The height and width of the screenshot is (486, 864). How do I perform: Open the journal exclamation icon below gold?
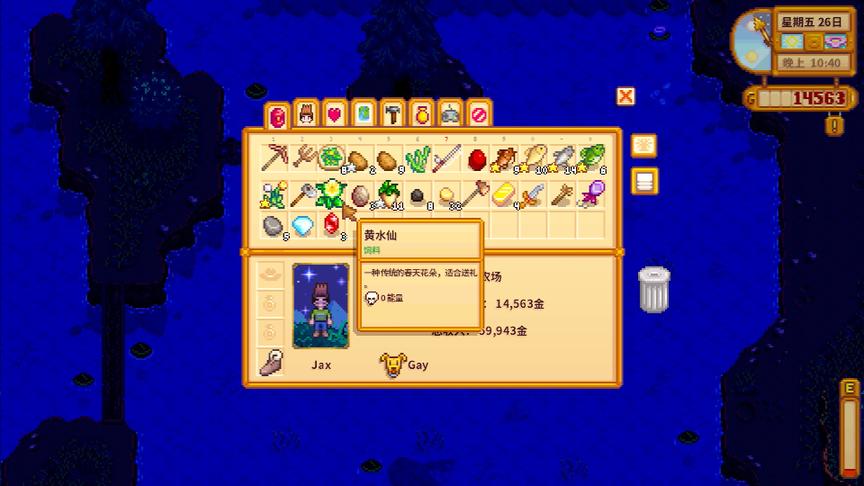click(x=833, y=125)
